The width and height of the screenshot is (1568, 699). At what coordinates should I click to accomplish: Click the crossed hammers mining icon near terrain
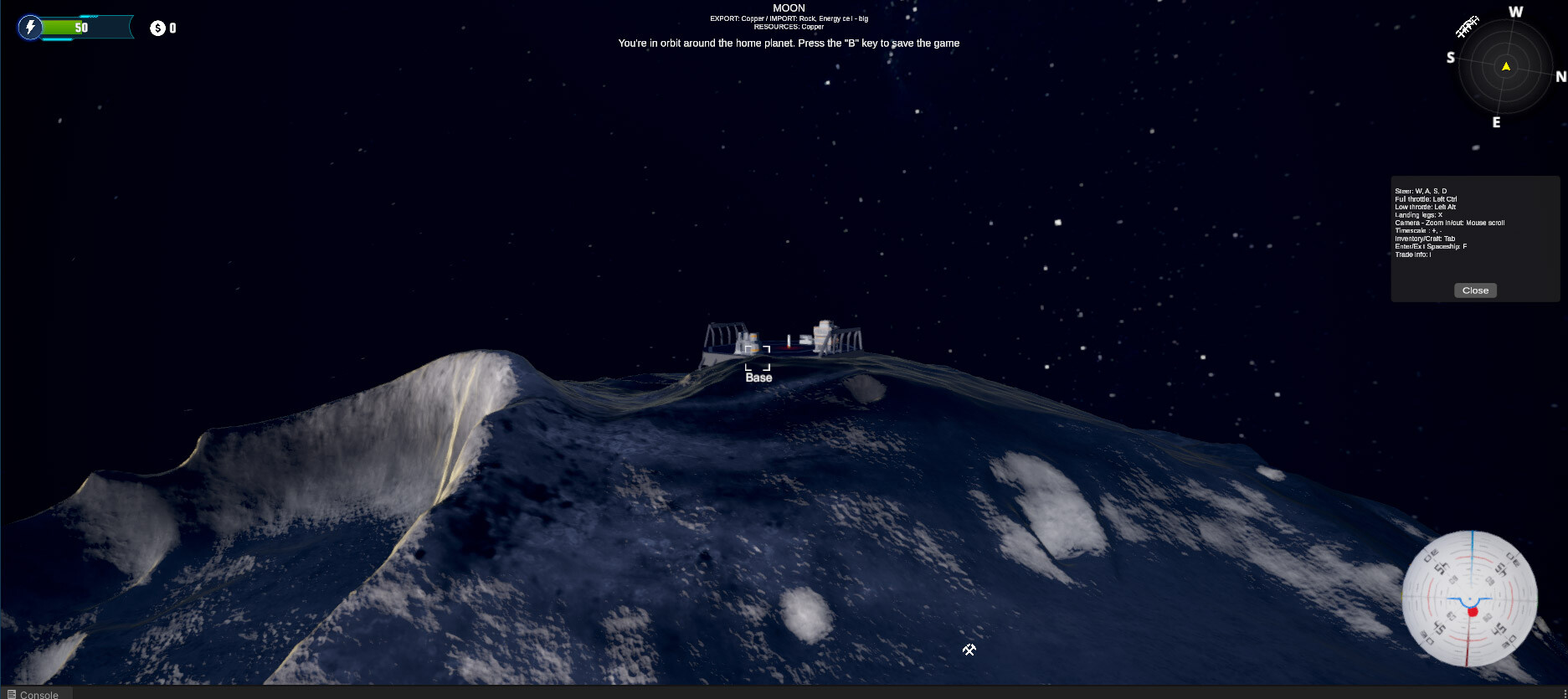[x=969, y=650]
